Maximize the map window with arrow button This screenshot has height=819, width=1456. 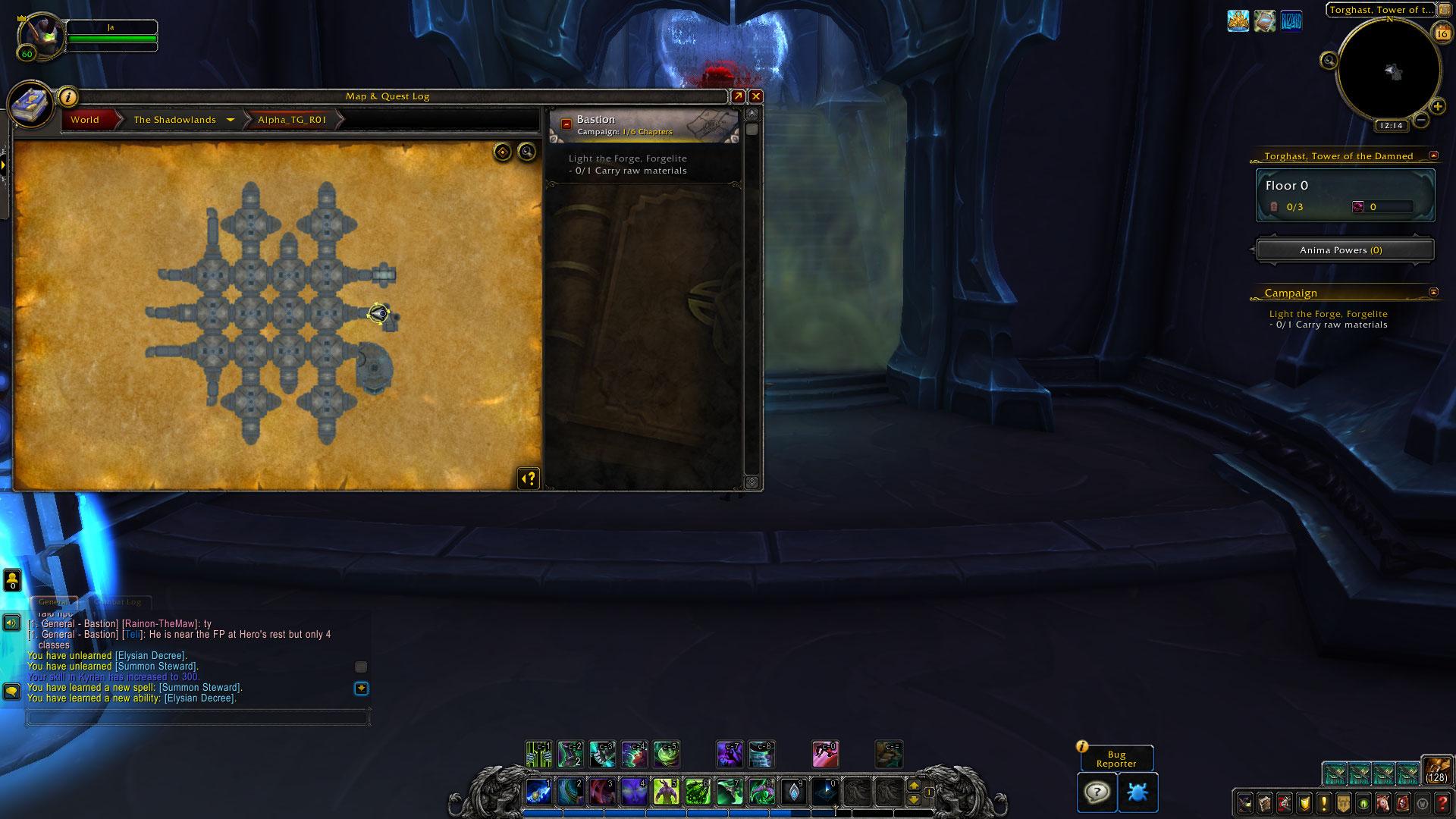[x=738, y=96]
